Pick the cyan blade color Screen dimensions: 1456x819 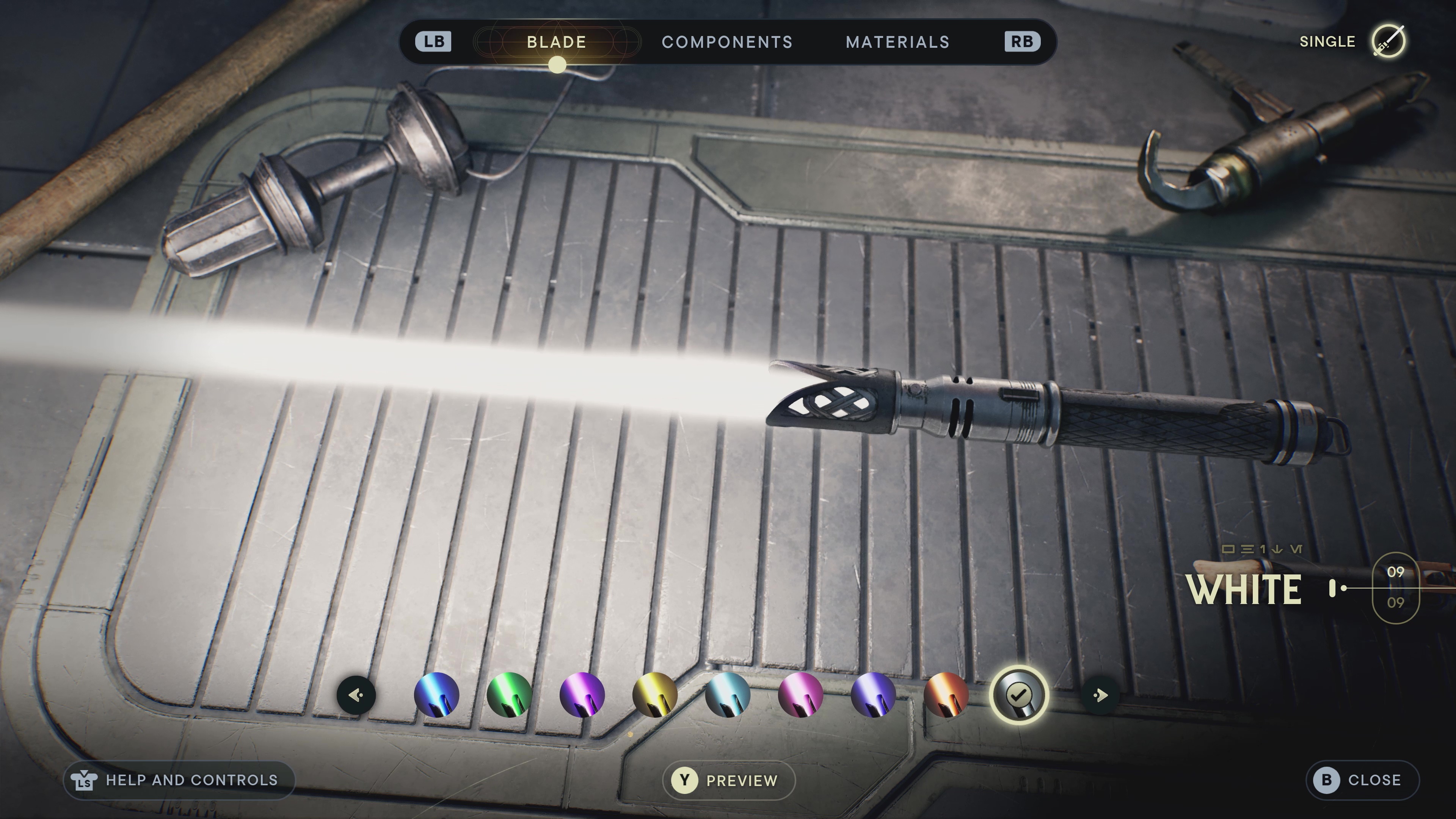[728, 695]
